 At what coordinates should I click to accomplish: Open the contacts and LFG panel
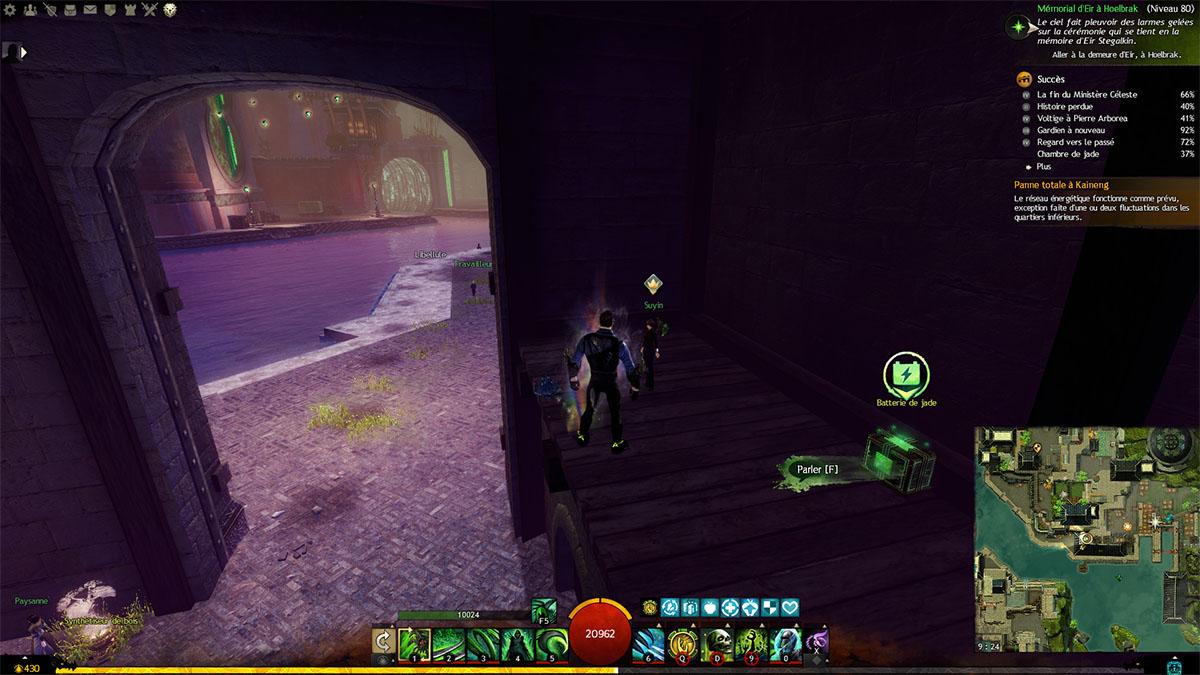click(29, 10)
